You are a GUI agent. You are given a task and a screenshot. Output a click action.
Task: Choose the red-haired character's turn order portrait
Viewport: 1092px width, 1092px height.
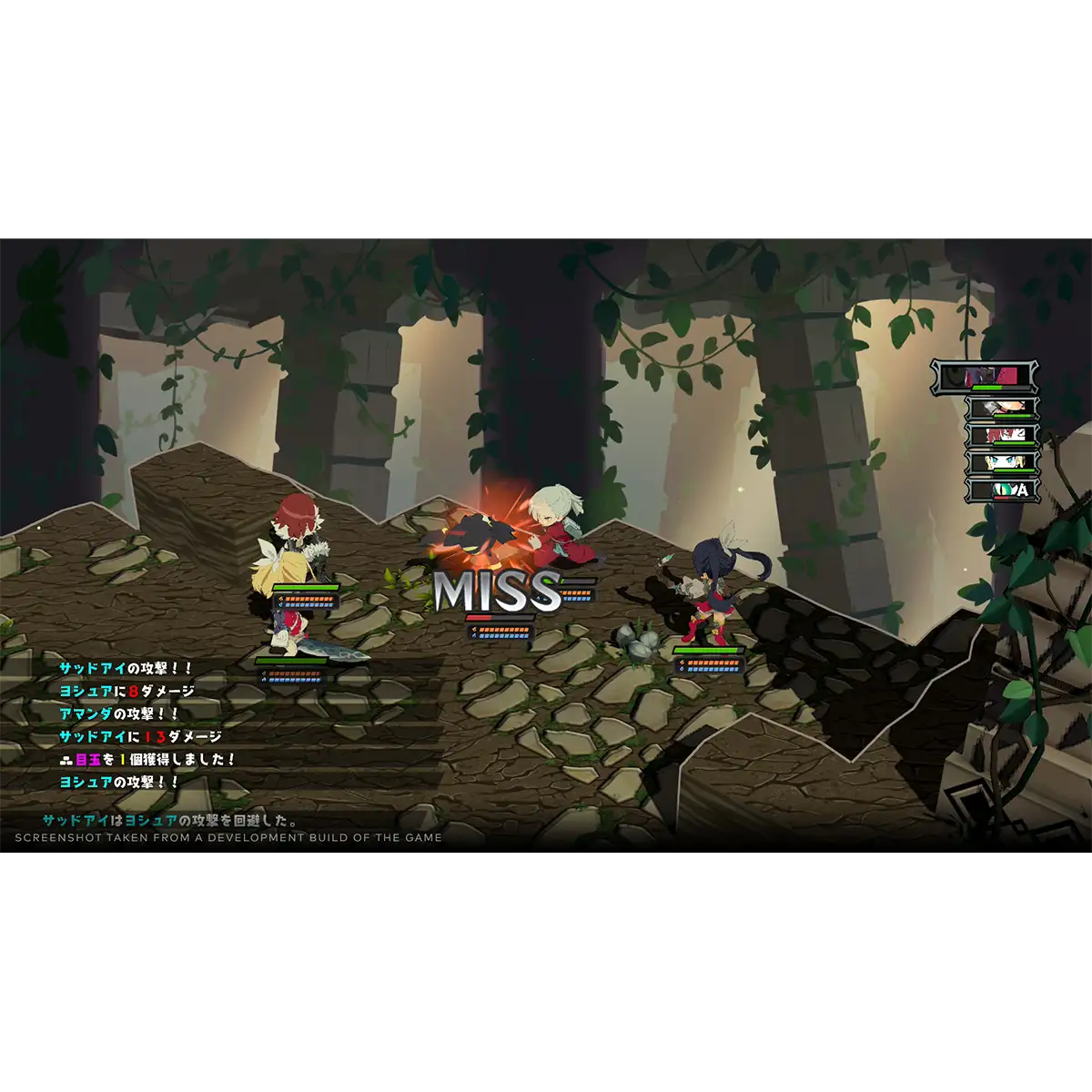[x=1000, y=436]
